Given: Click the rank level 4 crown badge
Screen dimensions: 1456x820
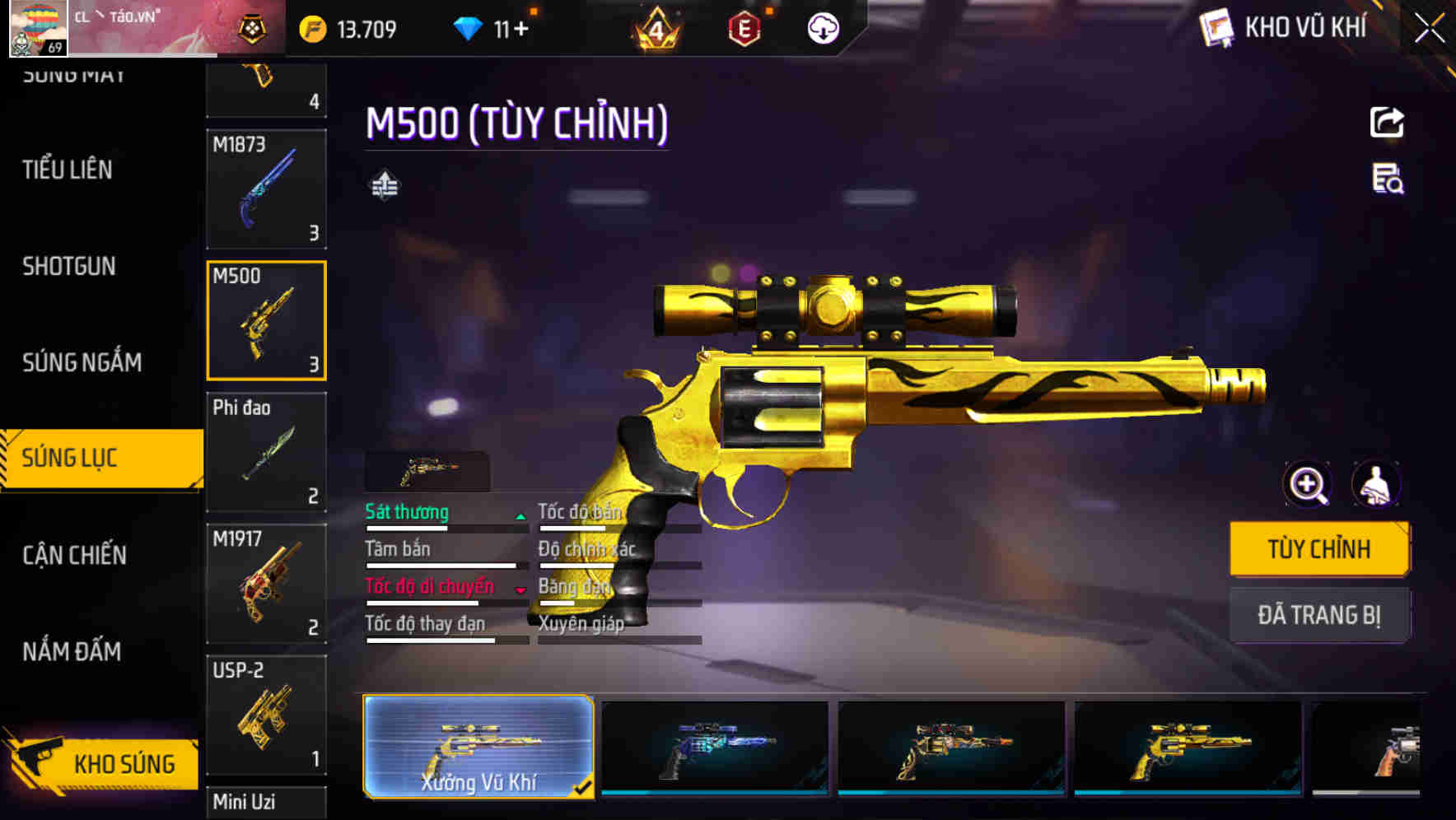Looking at the screenshot, I should pyautogui.click(x=655, y=27).
